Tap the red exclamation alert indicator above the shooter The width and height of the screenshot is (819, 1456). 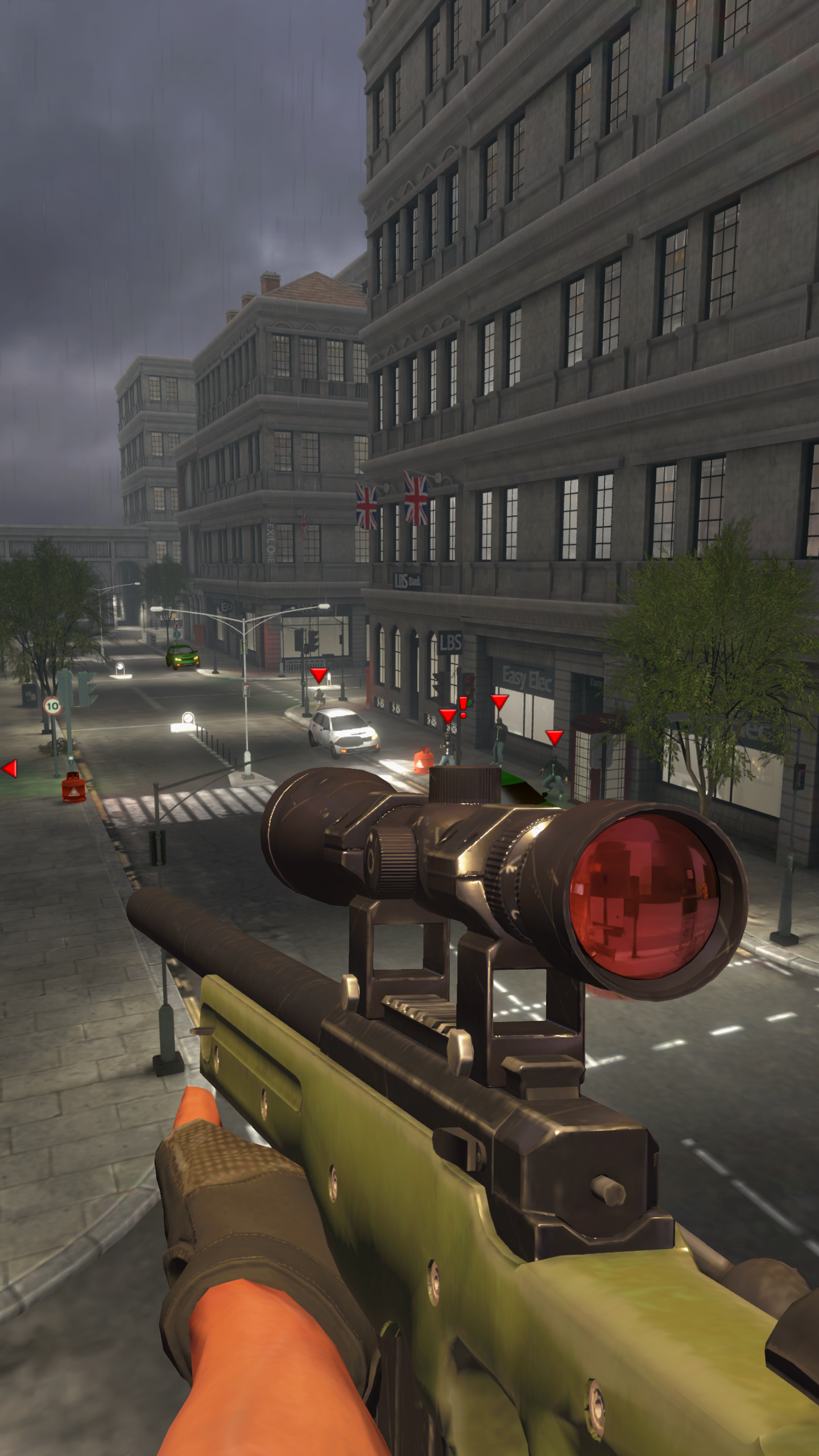click(x=462, y=706)
